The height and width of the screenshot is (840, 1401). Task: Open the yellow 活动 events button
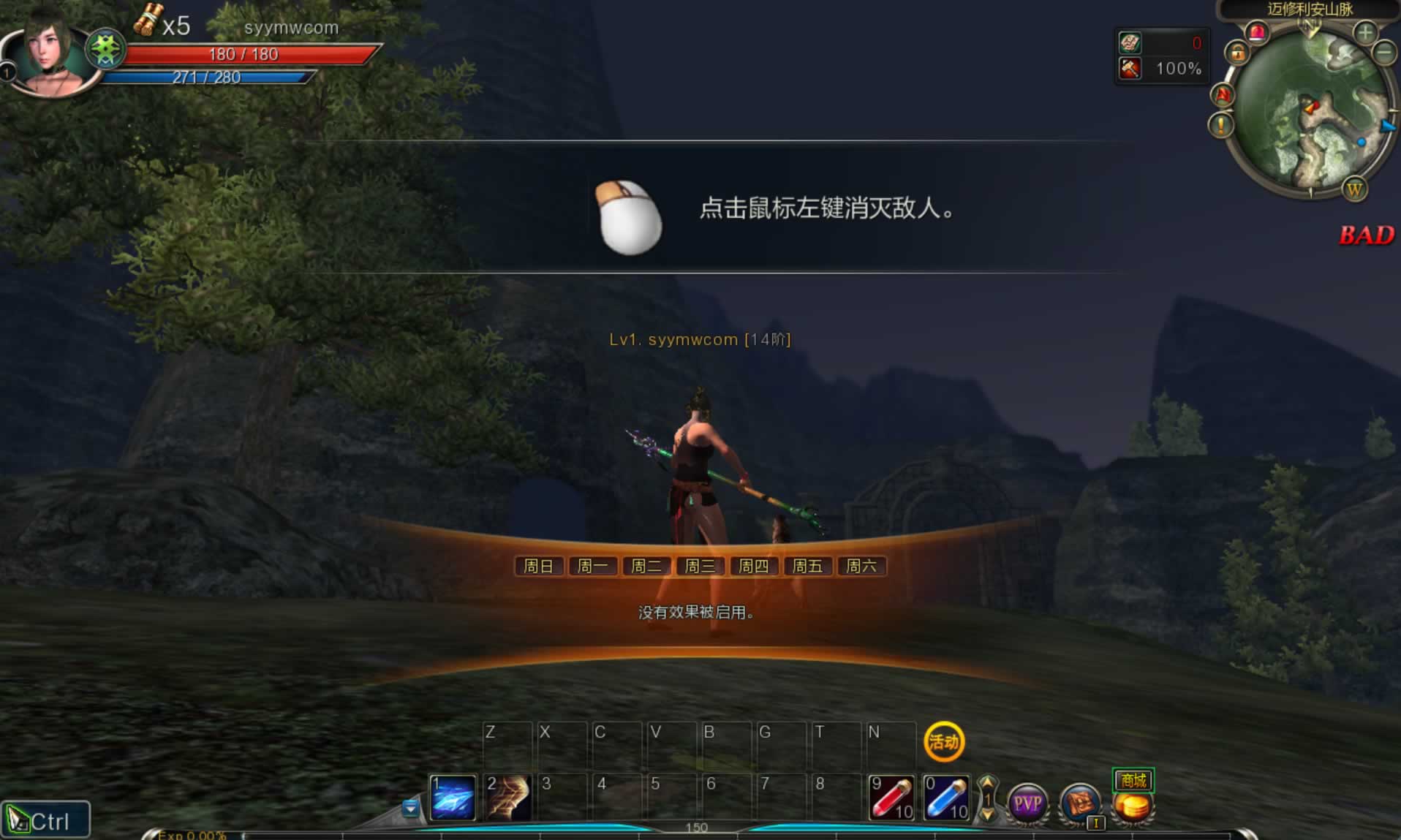click(x=944, y=742)
